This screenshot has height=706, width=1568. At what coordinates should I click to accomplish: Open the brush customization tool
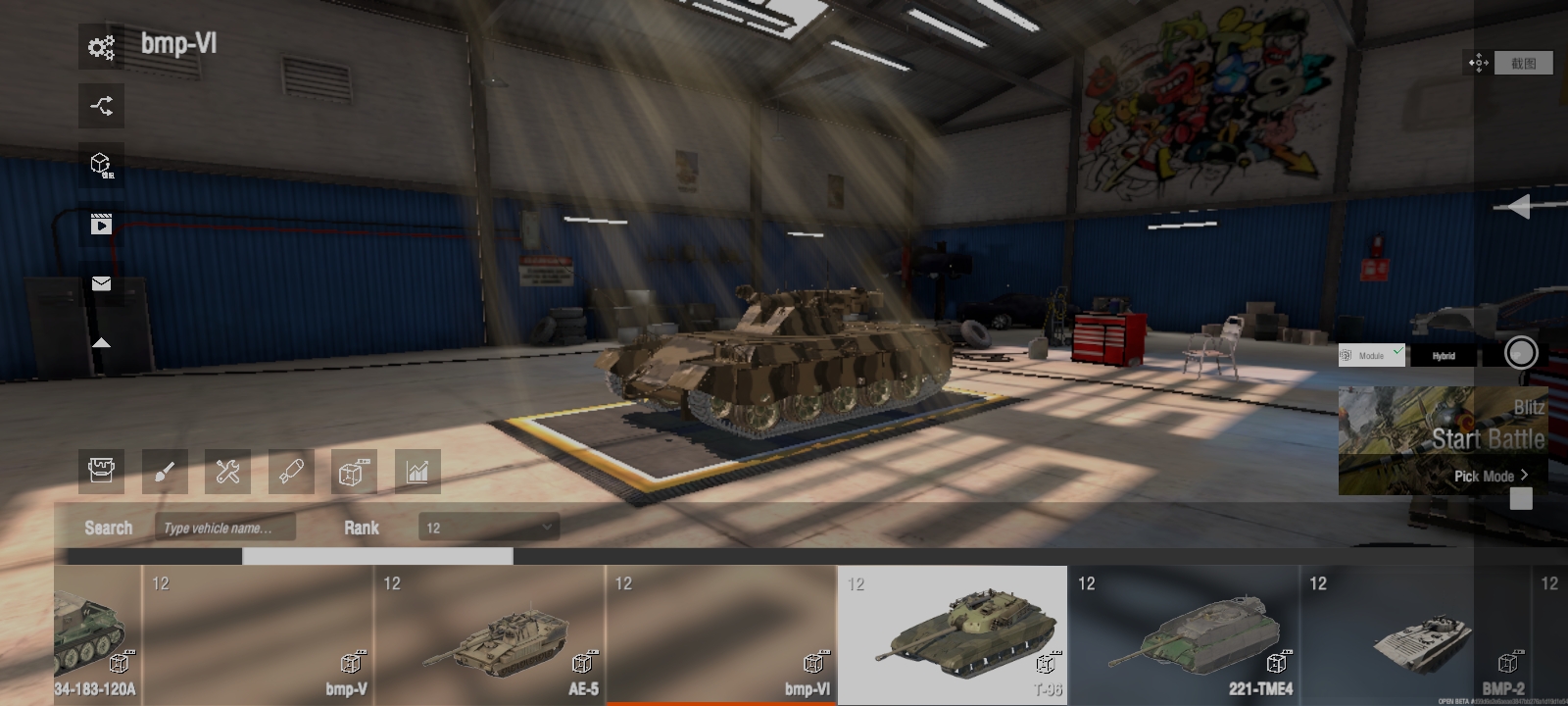[164, 472]
